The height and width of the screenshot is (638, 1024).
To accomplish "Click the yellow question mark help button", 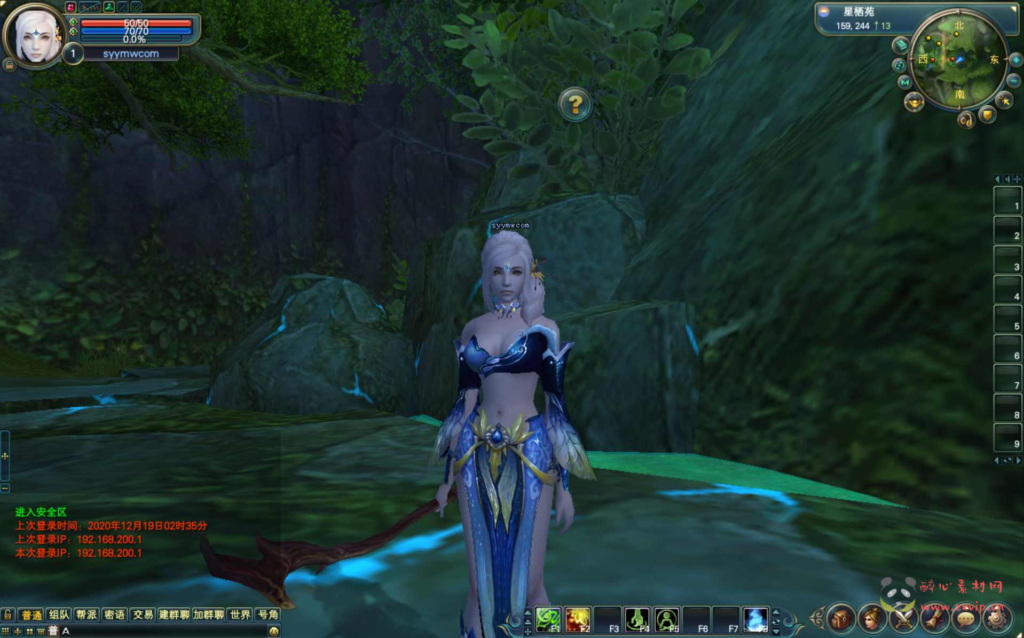I will coord(574,103).
